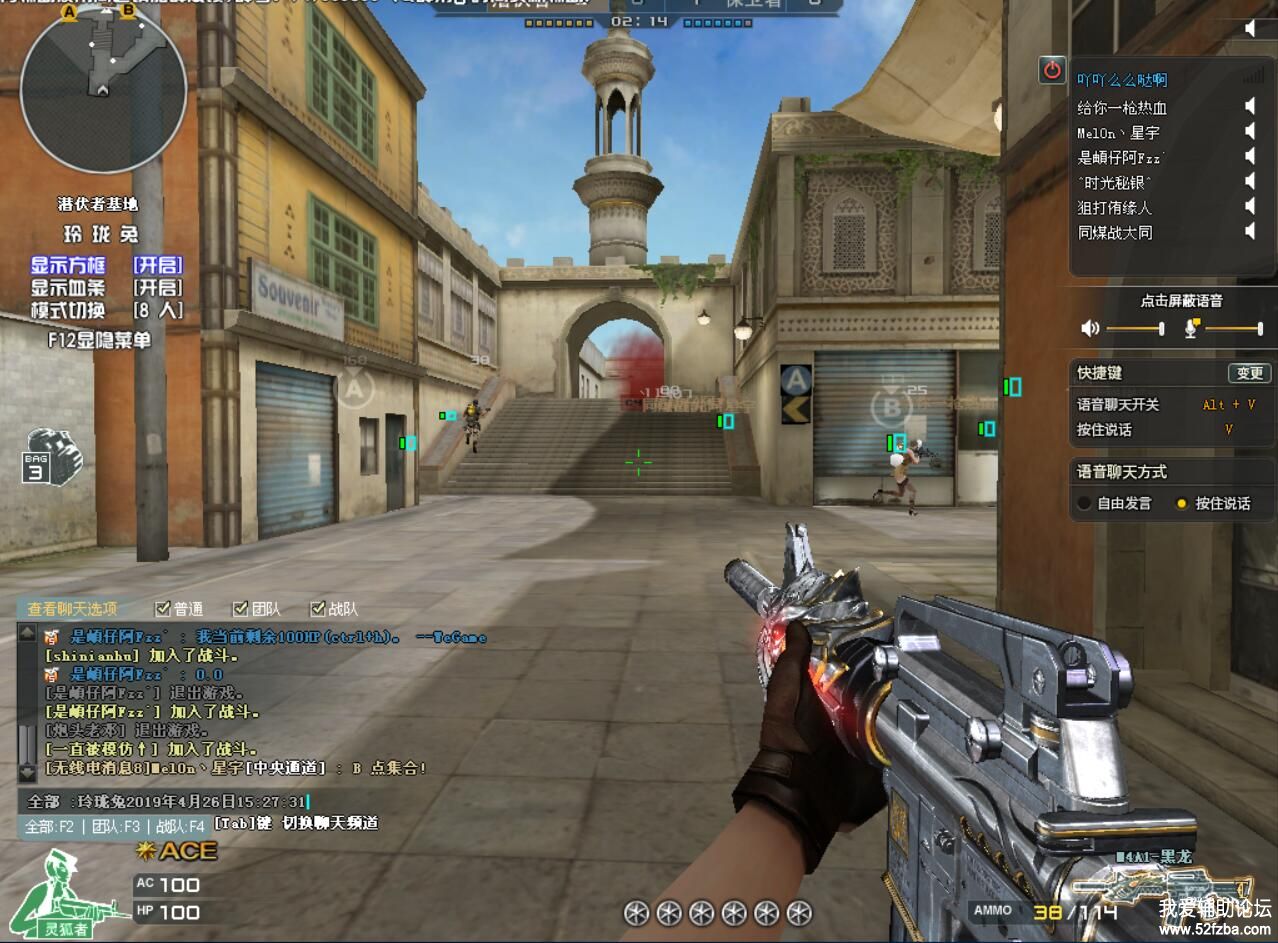Mute Mel0n、星宇 speaker icon
This screenshot has height=943, width=1278.
(1250, 131)
